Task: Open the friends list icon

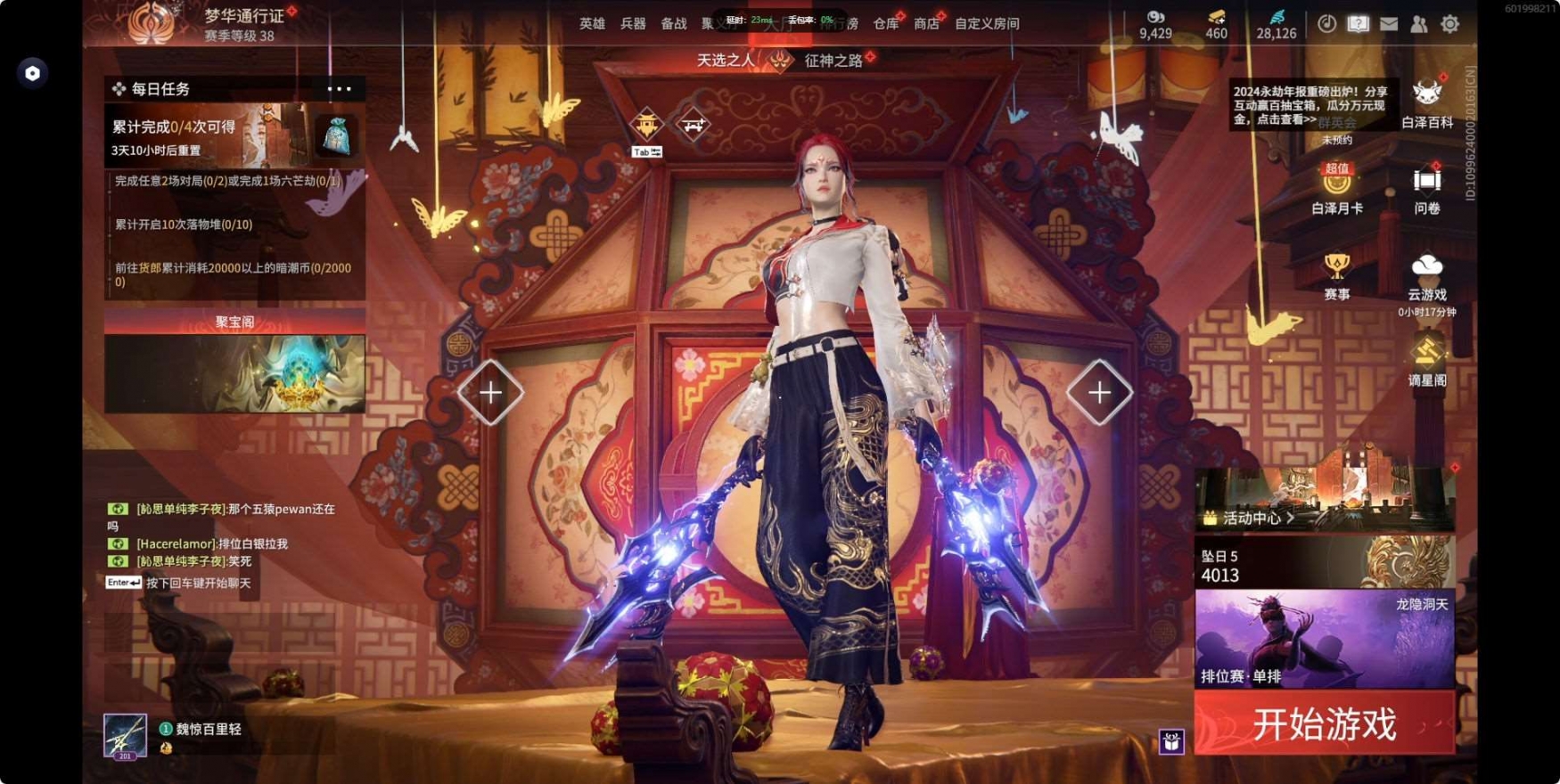Action: [1419, 24]
